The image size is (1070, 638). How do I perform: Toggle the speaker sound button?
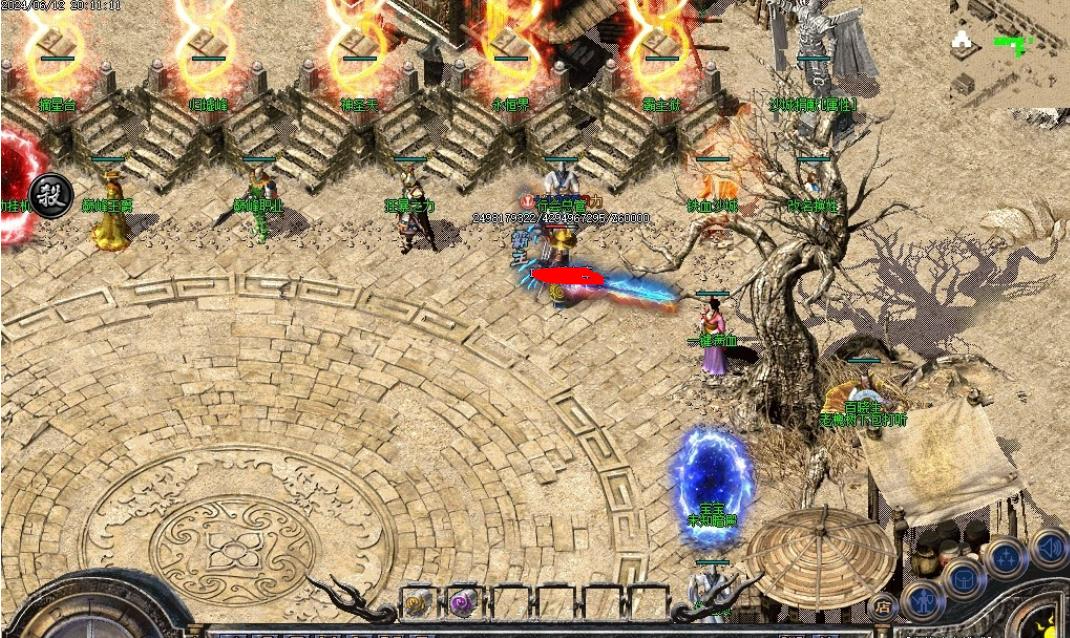(x=1049, y=548)
